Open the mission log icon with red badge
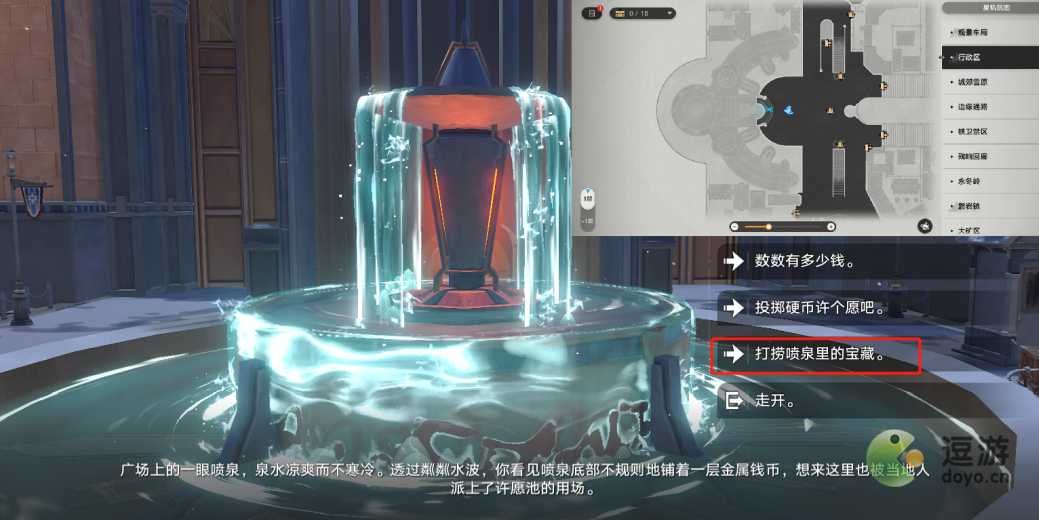 pyautogui.click(x=592, y=13)
